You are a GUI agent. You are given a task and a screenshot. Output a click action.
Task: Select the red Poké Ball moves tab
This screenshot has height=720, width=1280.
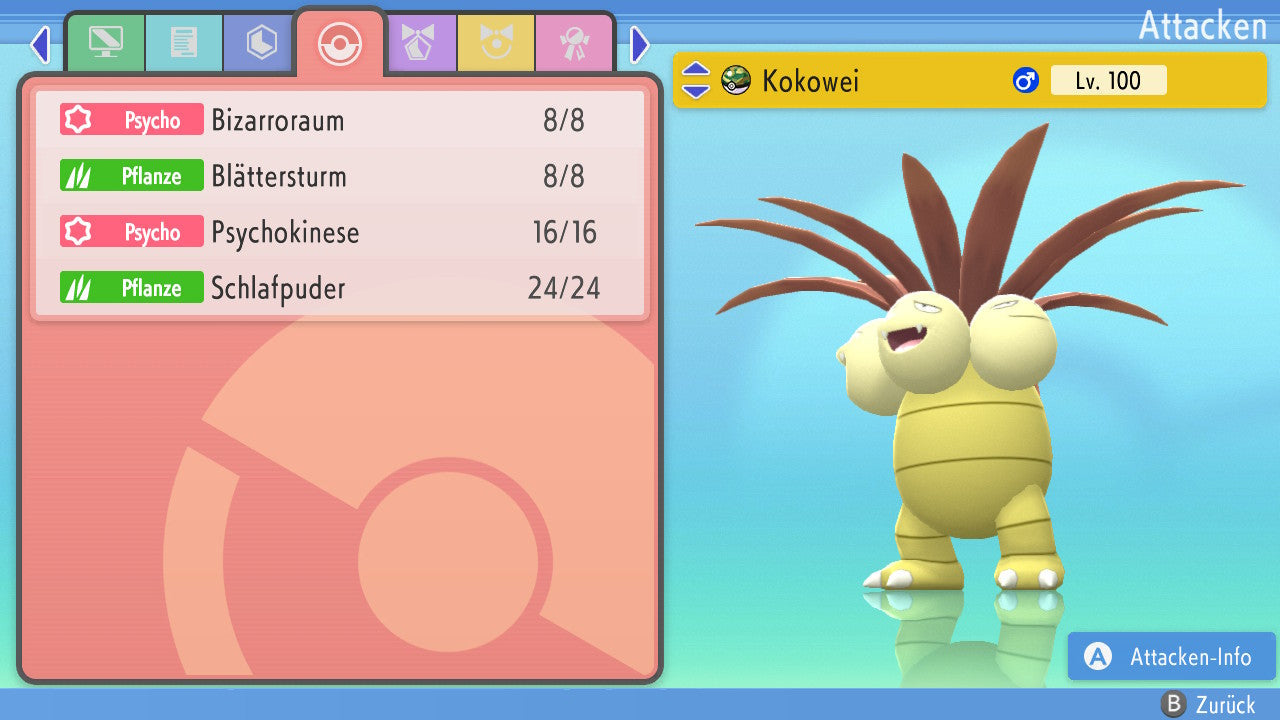point(340,44)
